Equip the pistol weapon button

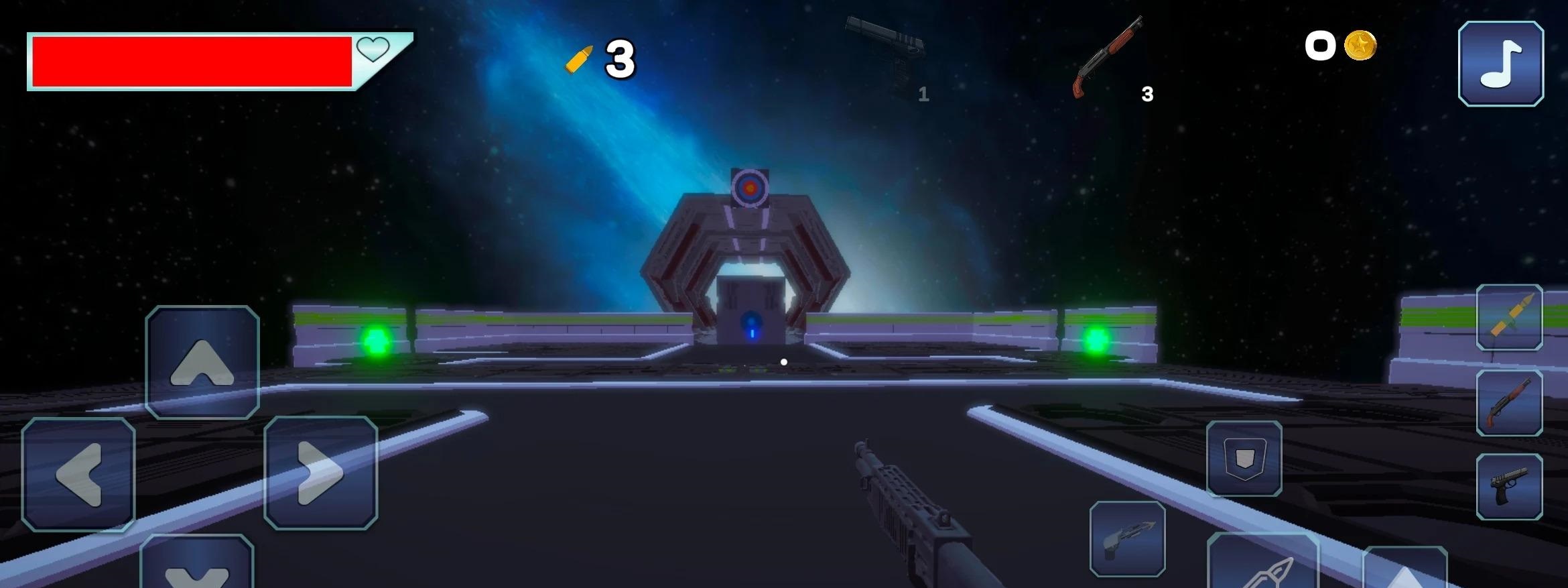pos(1509,487)
